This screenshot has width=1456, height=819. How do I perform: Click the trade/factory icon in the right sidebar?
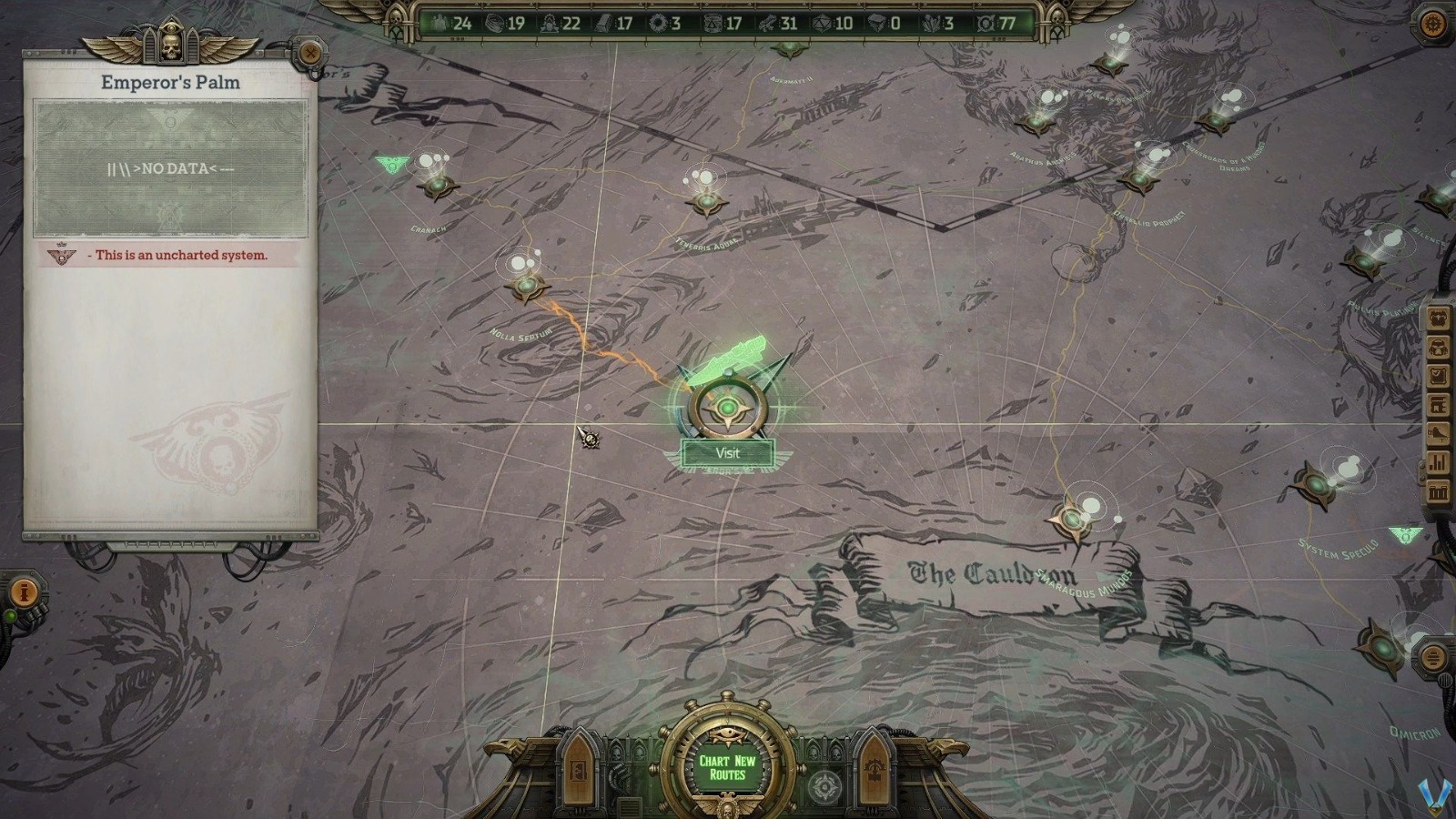pyautogui.click(x=1438, y=402)
